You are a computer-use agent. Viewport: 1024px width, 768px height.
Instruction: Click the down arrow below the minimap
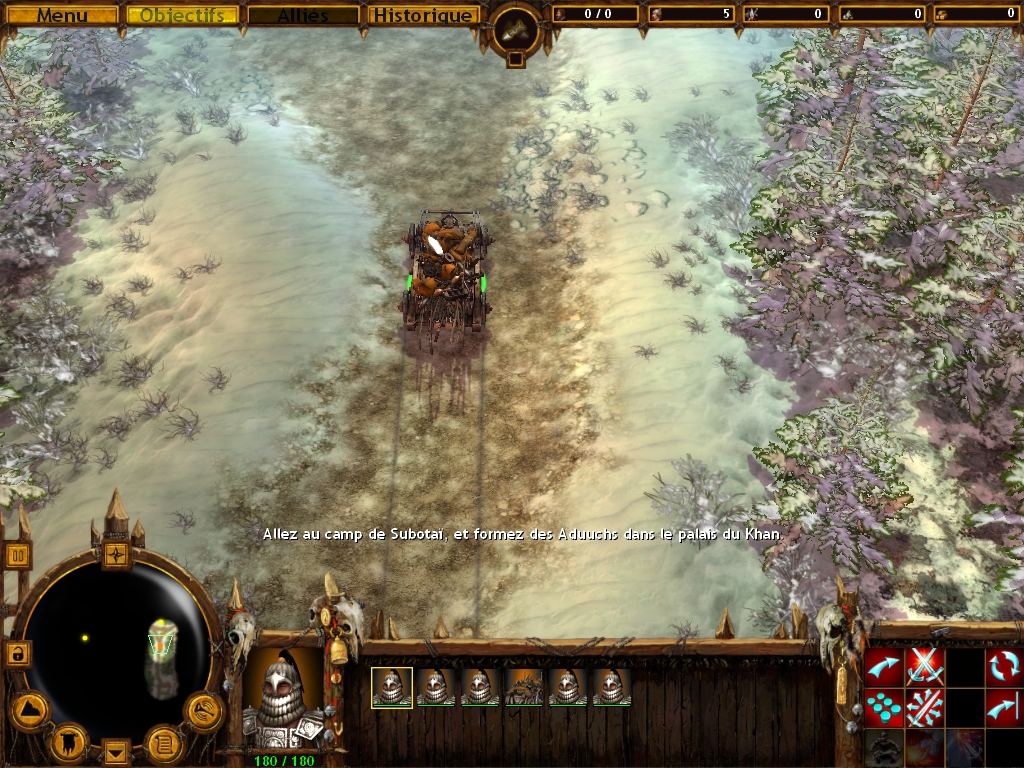coord(117,750)
